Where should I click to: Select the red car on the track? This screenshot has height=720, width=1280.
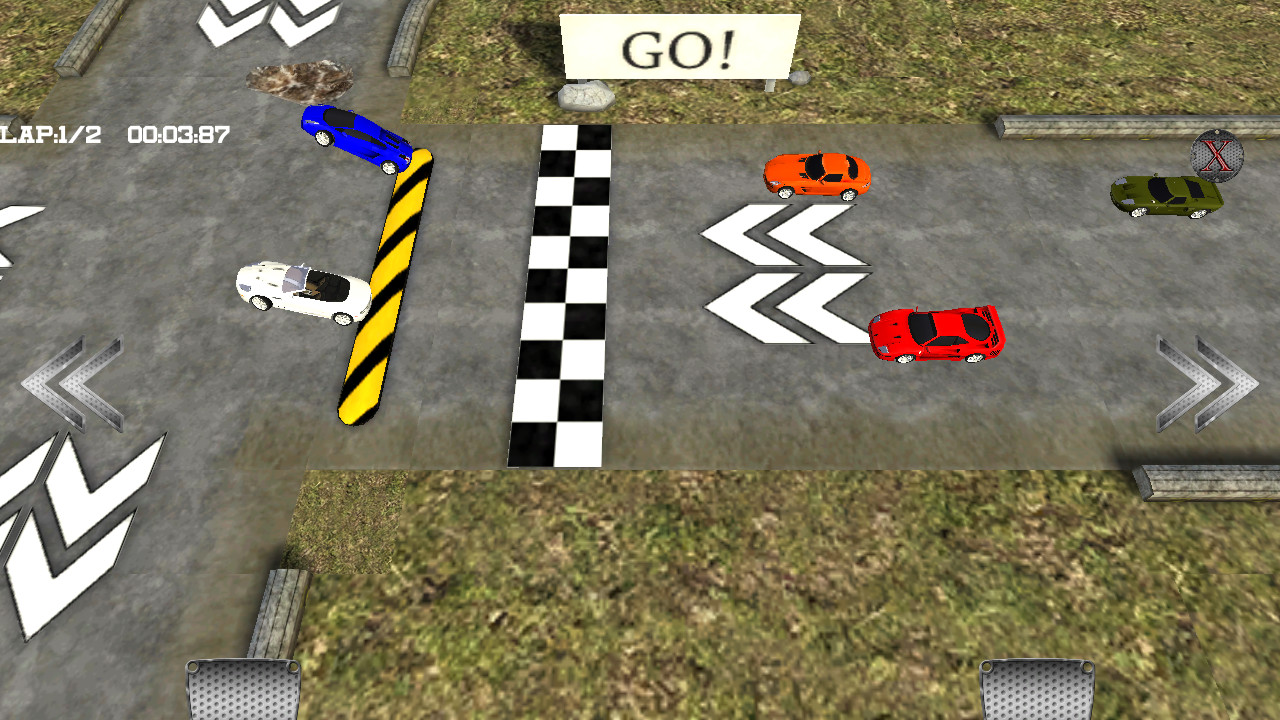point(935,335)
